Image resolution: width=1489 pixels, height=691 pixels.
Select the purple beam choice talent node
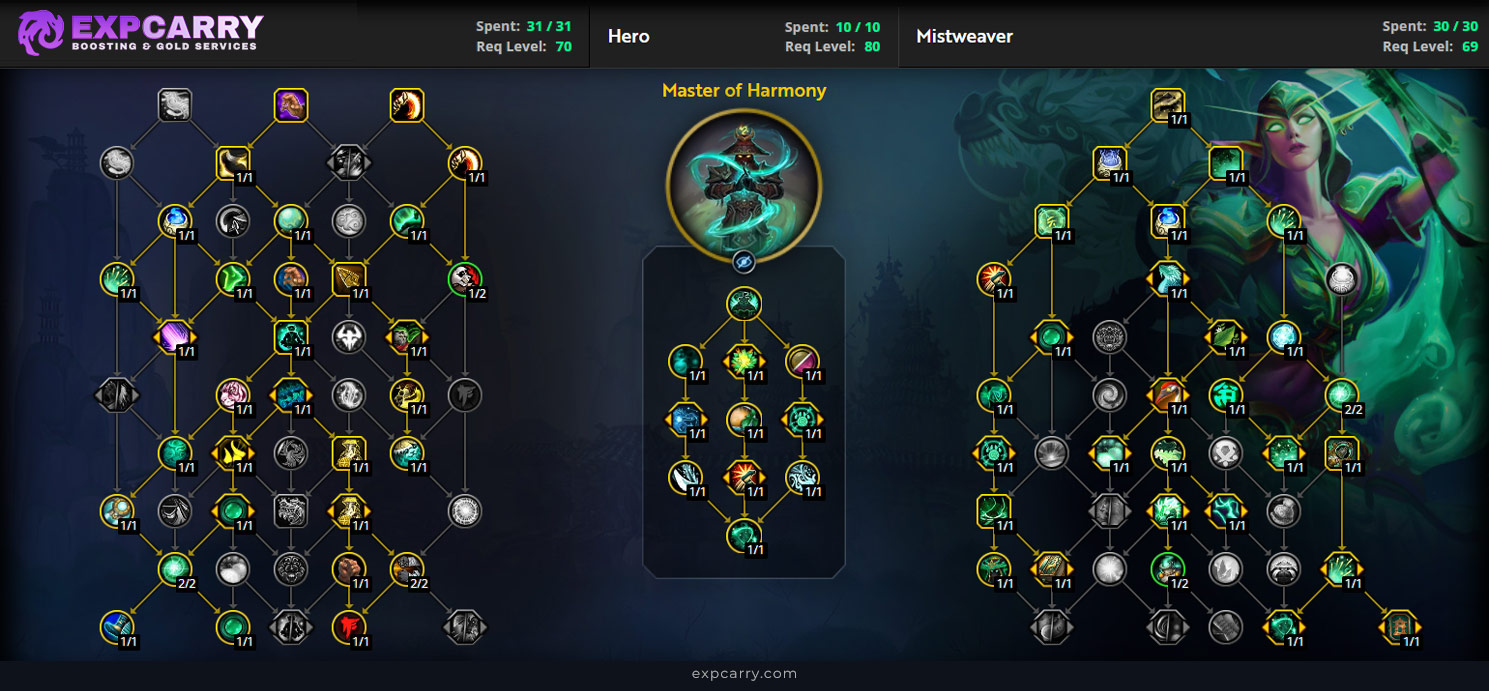(174, 337)
